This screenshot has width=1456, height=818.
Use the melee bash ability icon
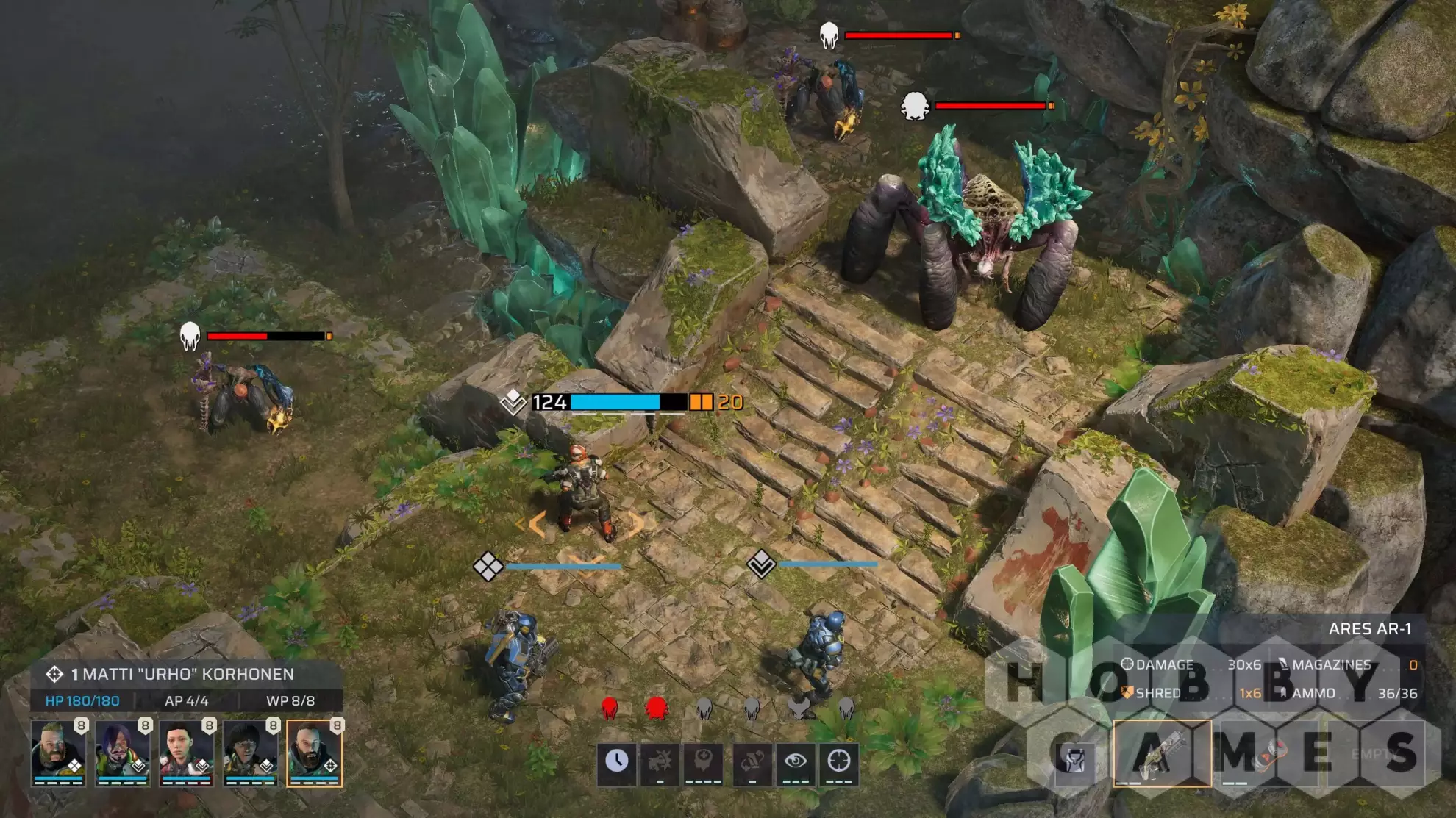660,762
